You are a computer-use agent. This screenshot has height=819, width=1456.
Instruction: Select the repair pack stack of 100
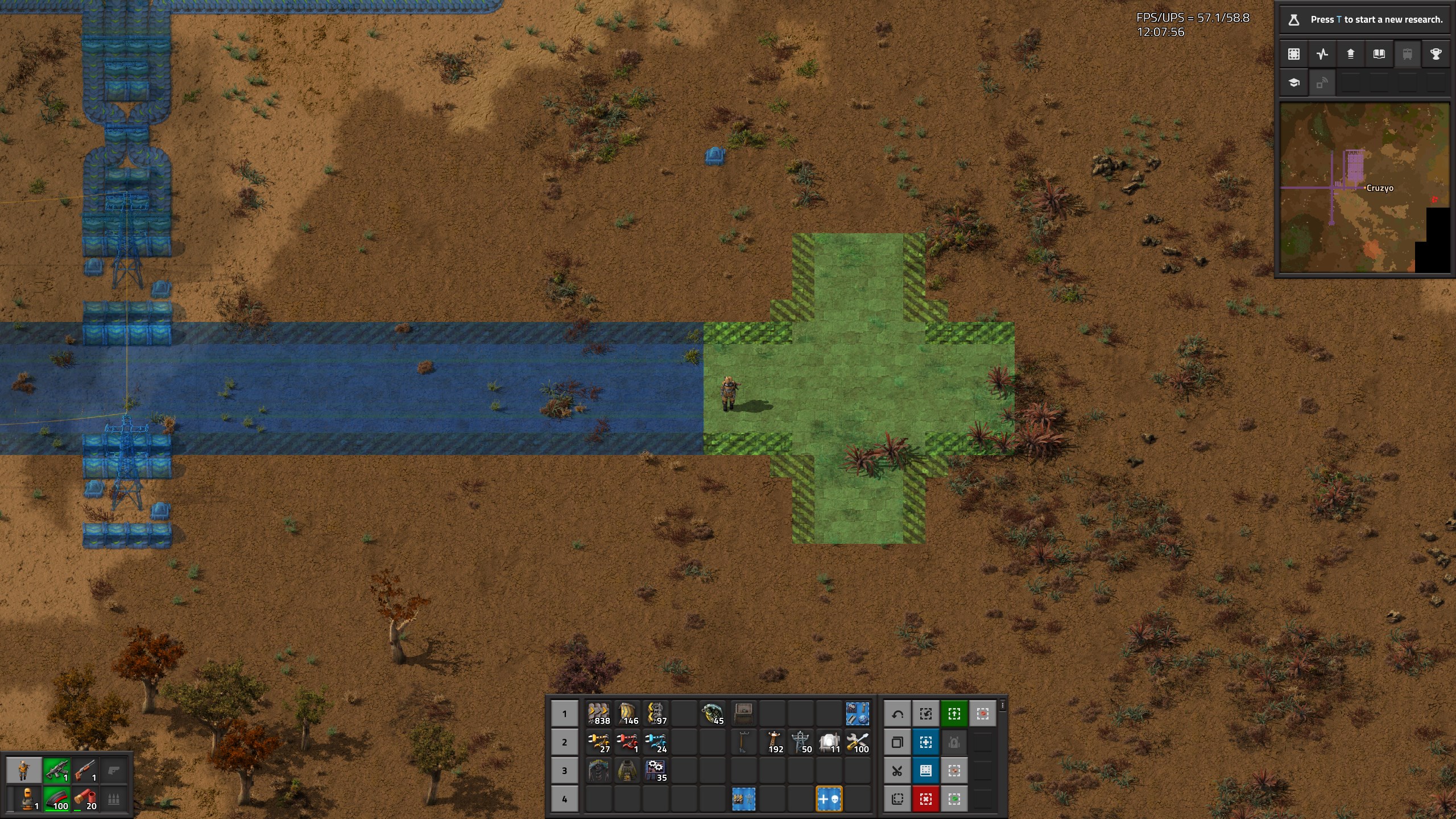[857, 742]
